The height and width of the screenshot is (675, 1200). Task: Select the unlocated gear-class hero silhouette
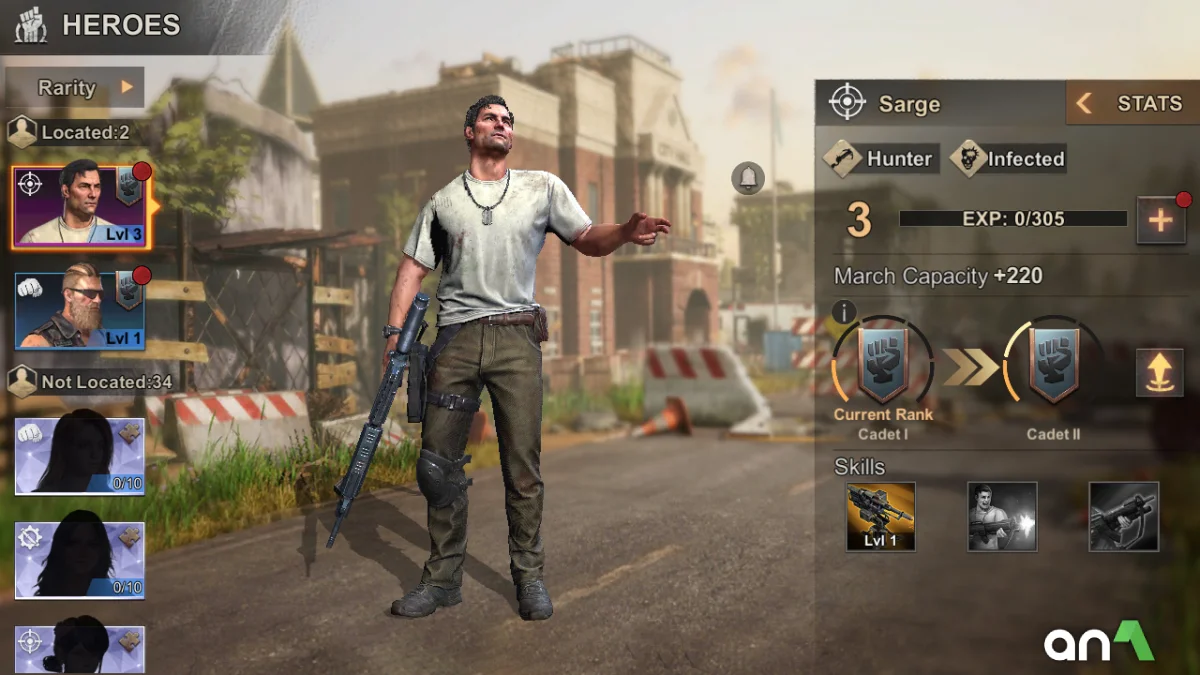(x=80, y=560)
